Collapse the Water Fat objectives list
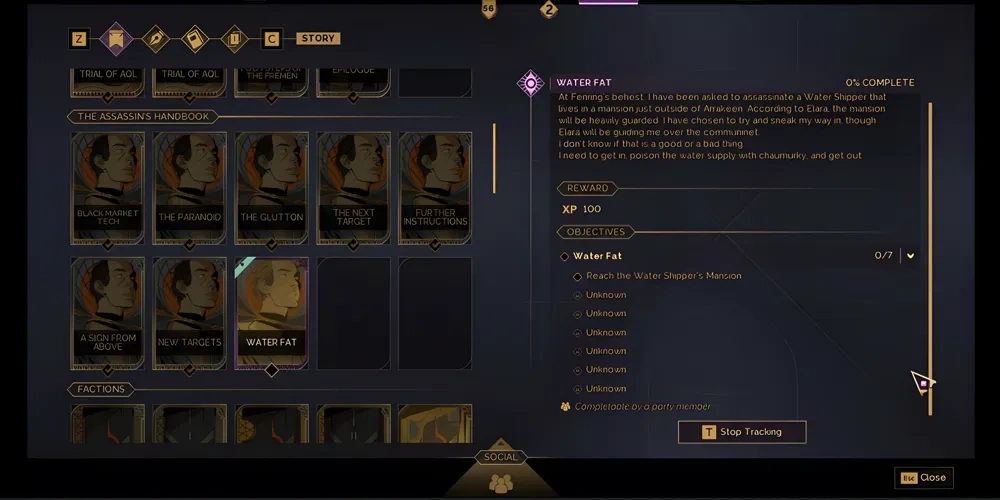This screenshot has width=1000, height=500. [910, 256]
